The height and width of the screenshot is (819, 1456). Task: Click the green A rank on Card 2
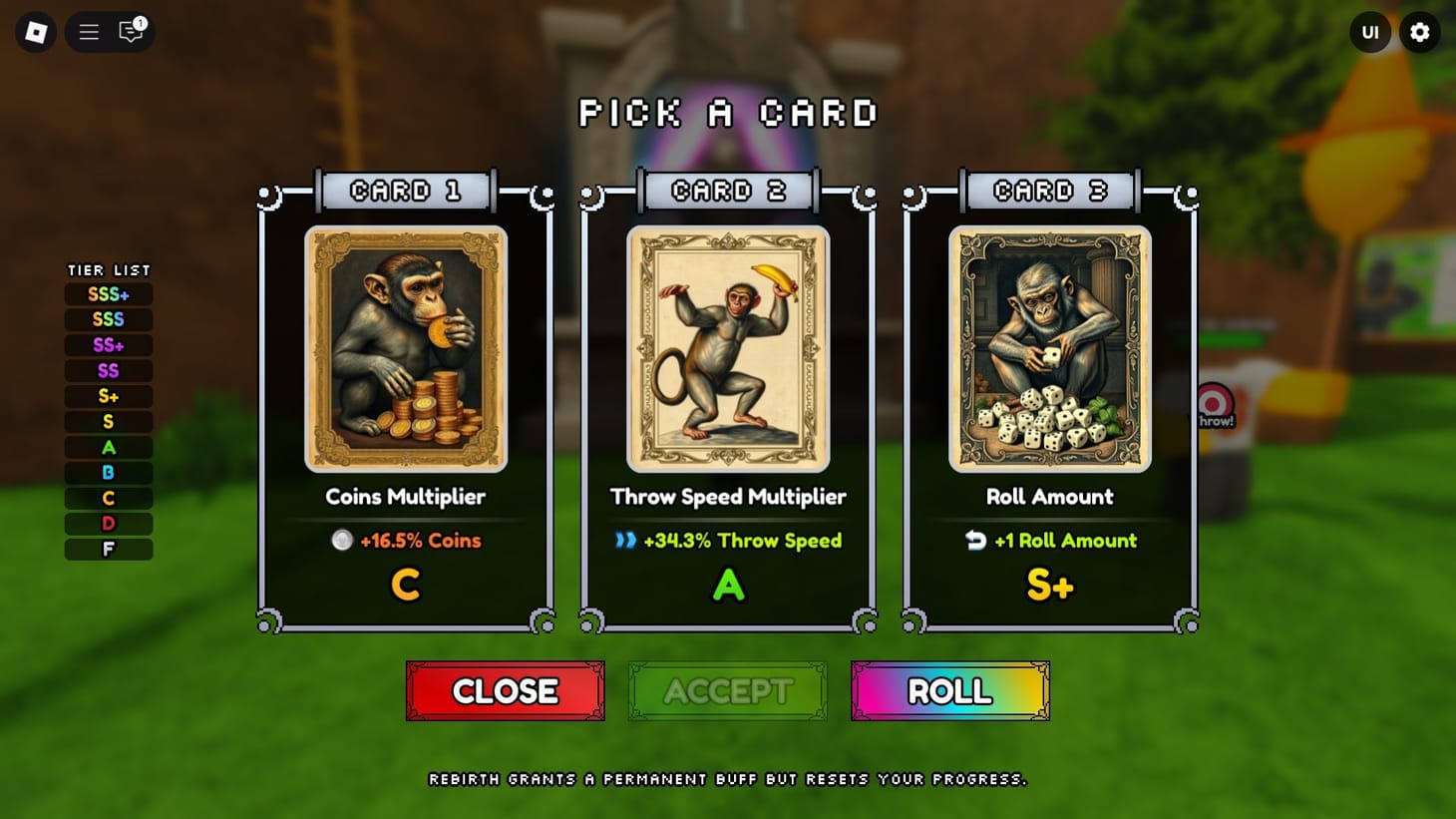[727, 585]
